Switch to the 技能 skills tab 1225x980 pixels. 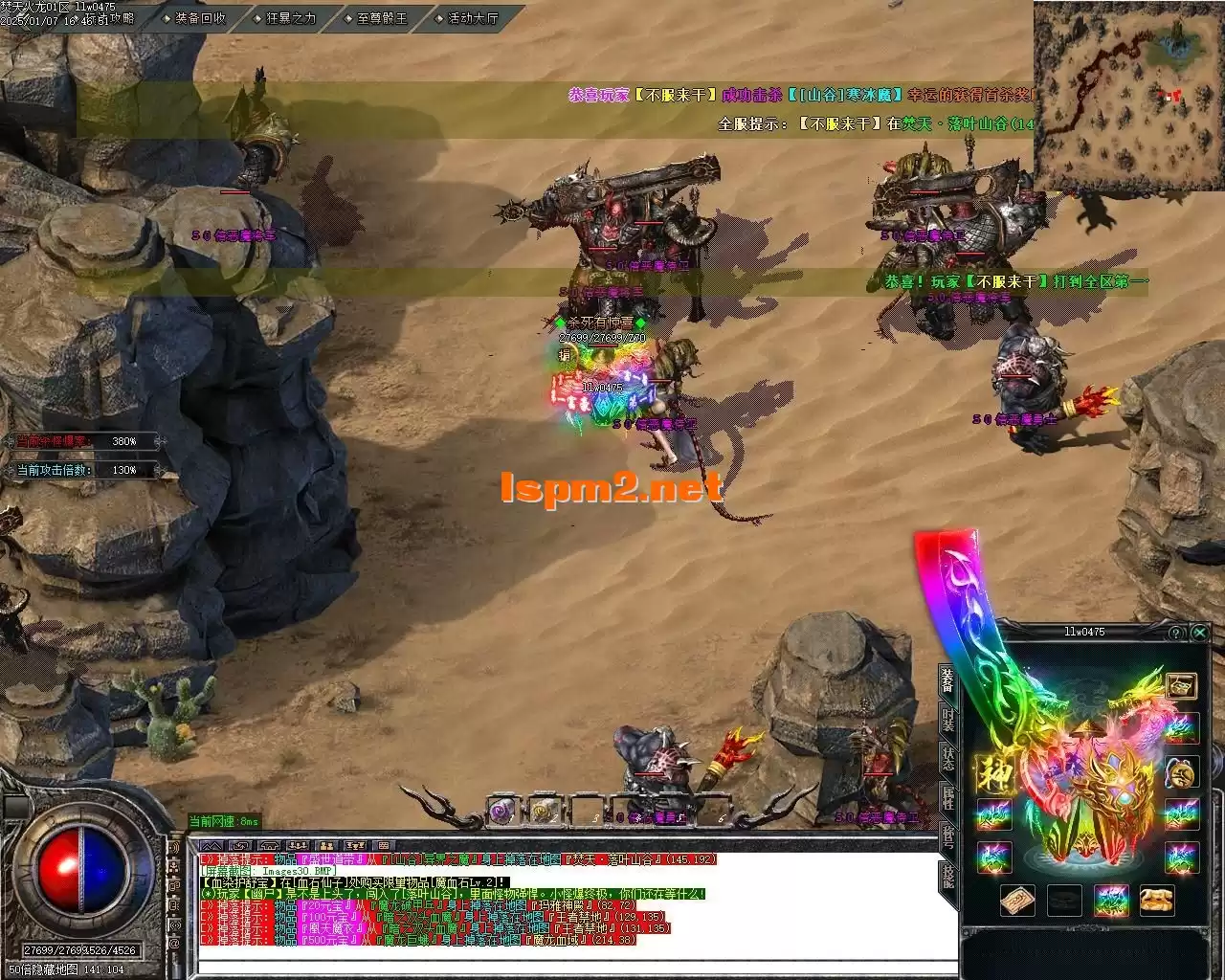[947, 876]
